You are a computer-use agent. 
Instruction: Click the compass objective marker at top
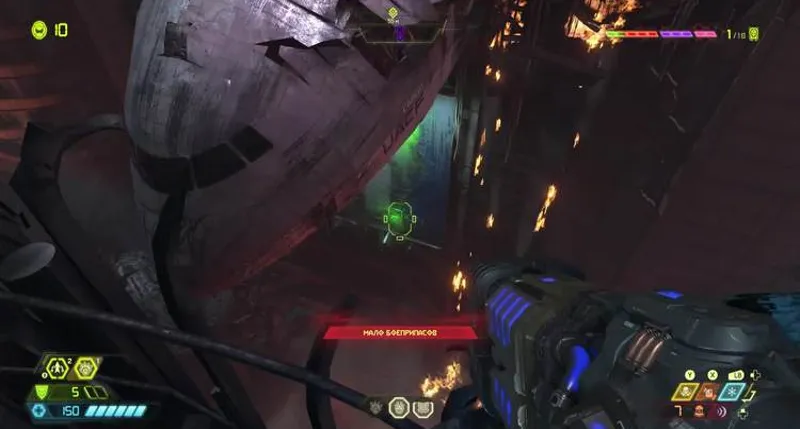[393, 14]
